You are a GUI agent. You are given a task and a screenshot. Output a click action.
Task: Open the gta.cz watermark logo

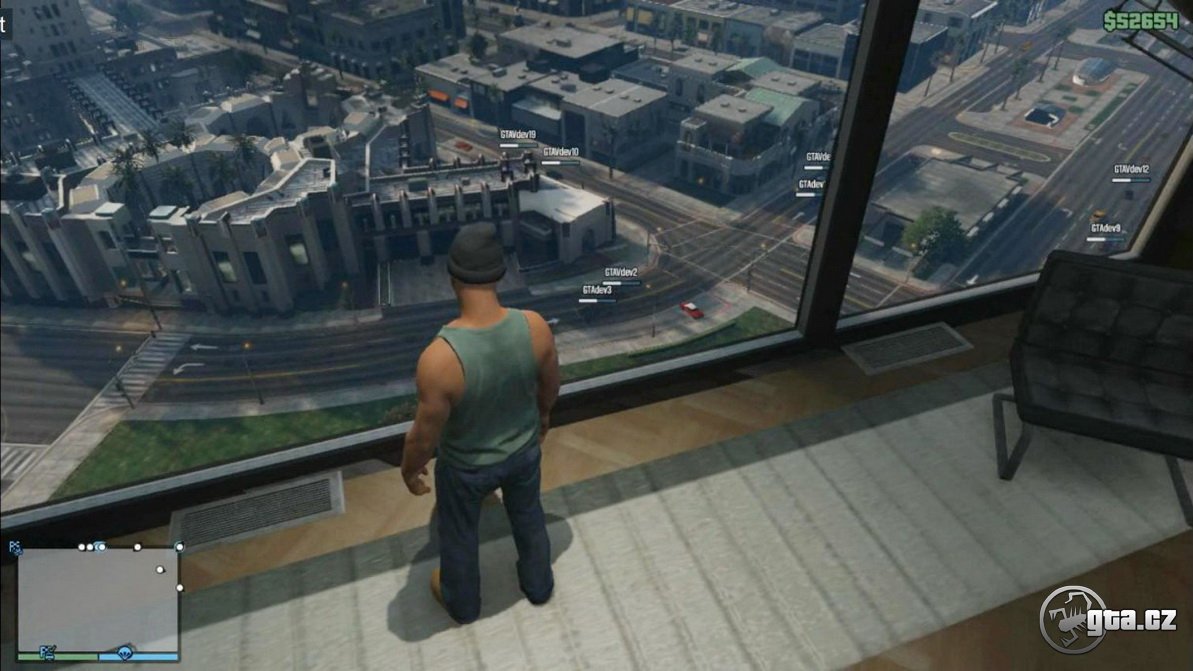[1109, 619]
